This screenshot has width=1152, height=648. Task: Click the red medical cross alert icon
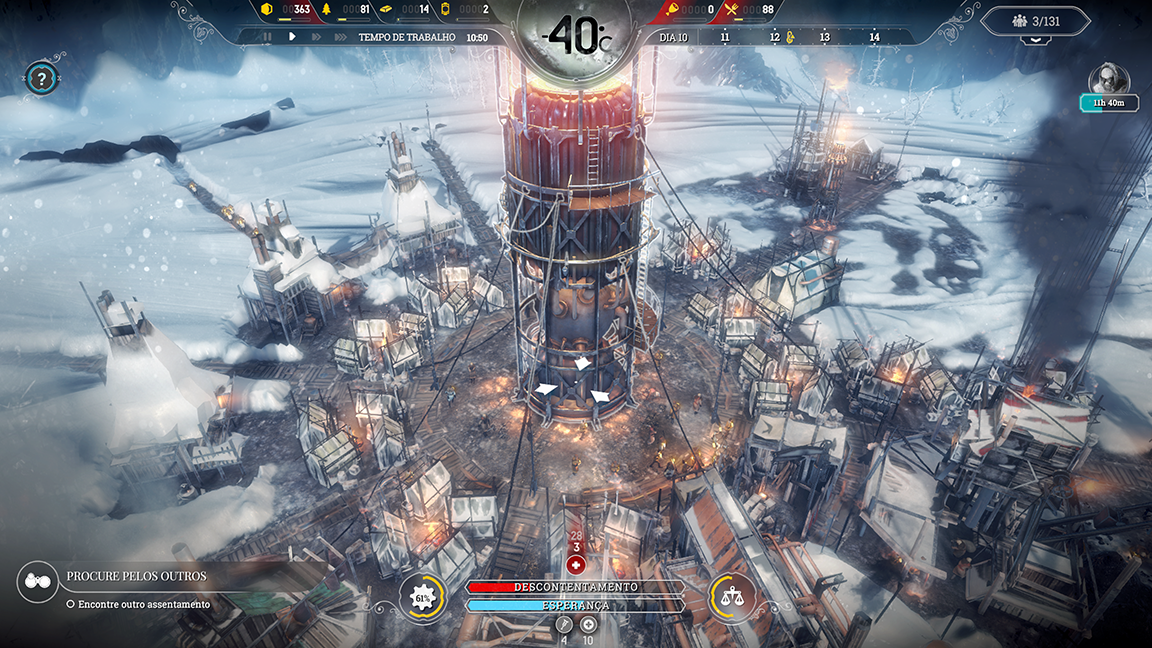point(575,564)
